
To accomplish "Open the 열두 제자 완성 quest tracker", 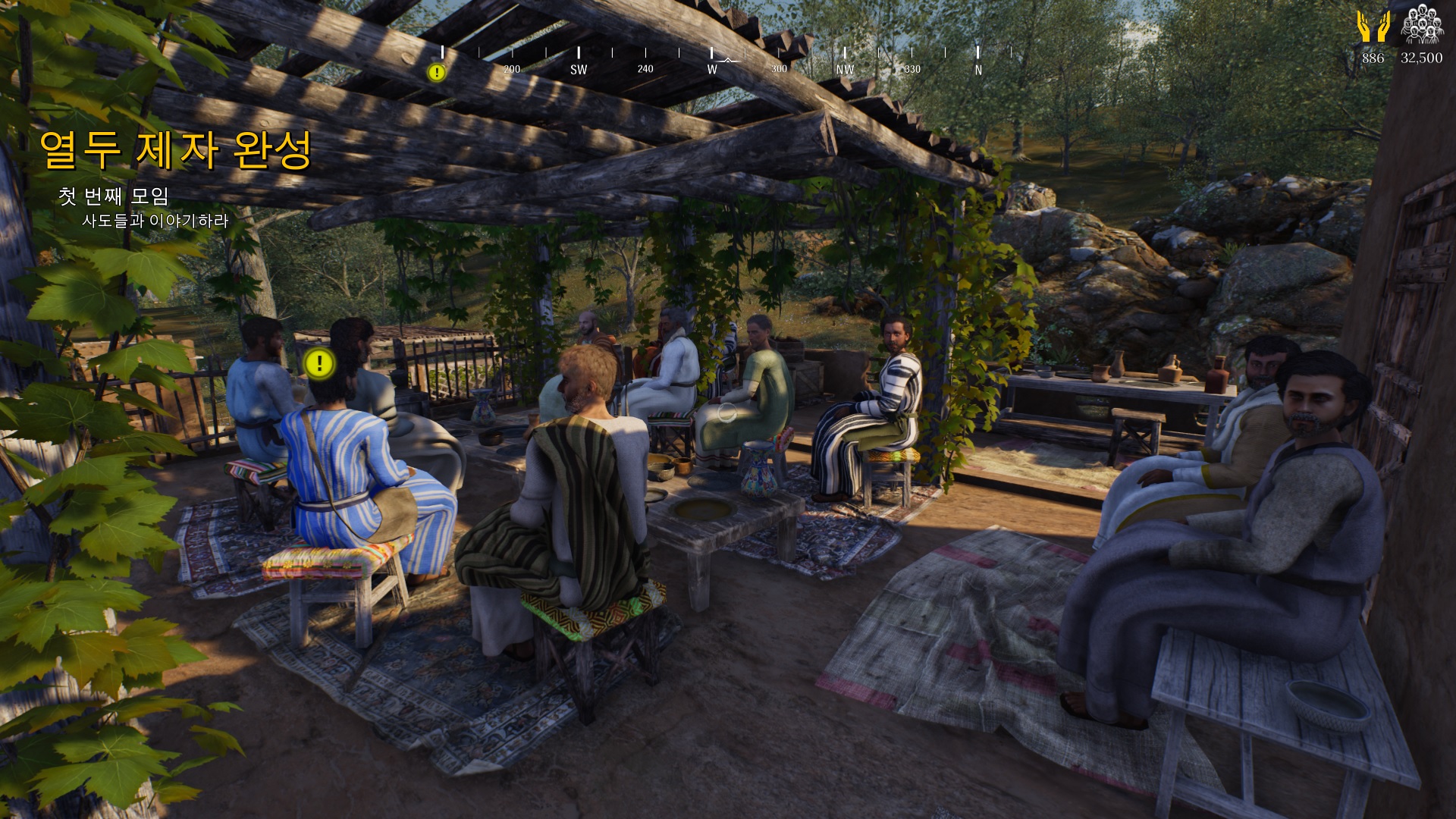I will point(175,150).
